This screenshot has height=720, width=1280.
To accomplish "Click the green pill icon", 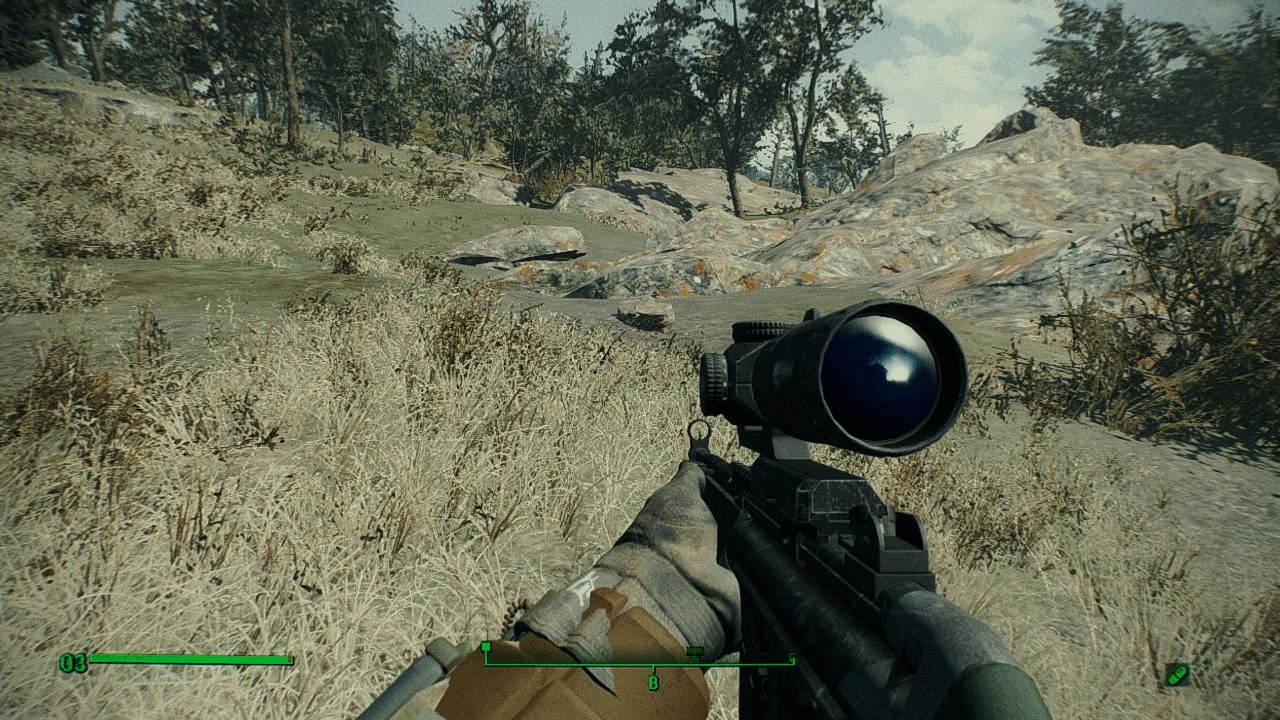I will 1177,675.
